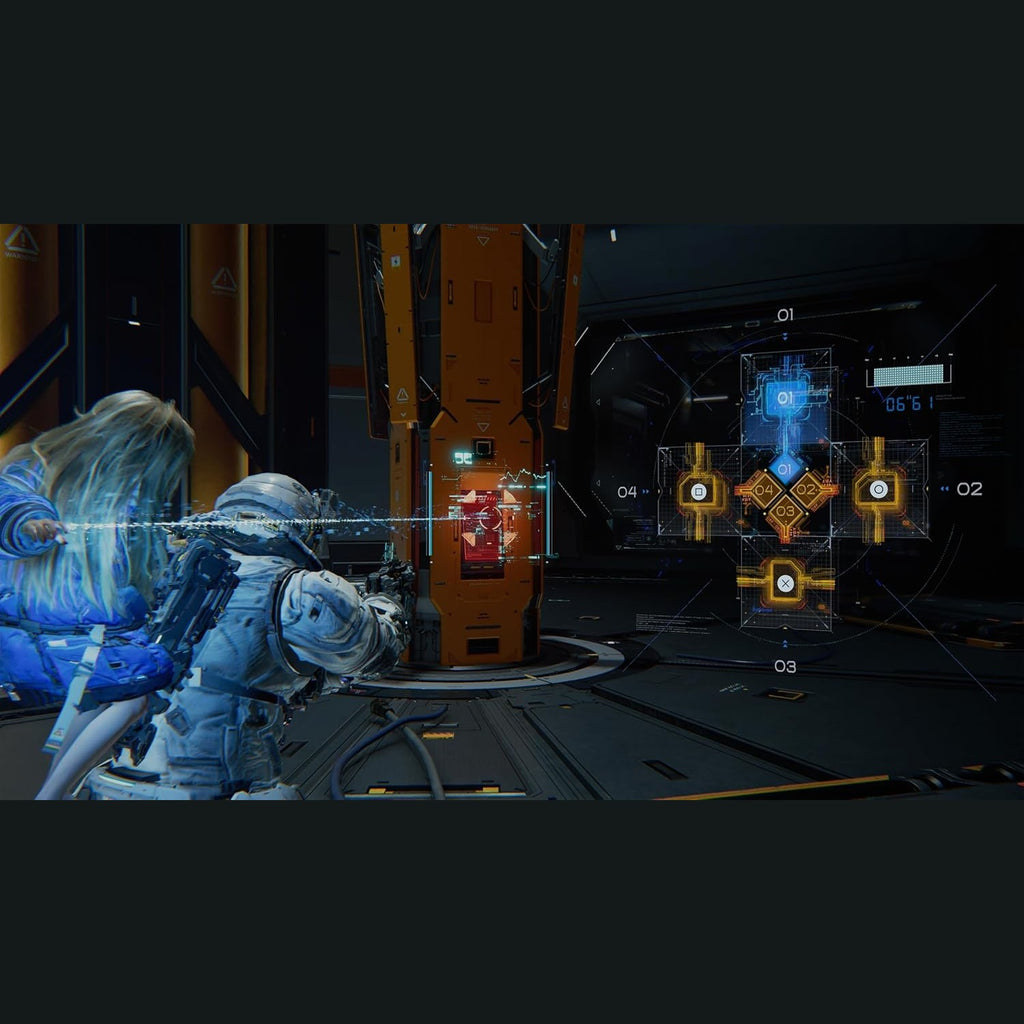Select the orange 02 diamond tile
Image resolution: width=1024 pixels, height=1024 pixels.
(x=809, y=490)
